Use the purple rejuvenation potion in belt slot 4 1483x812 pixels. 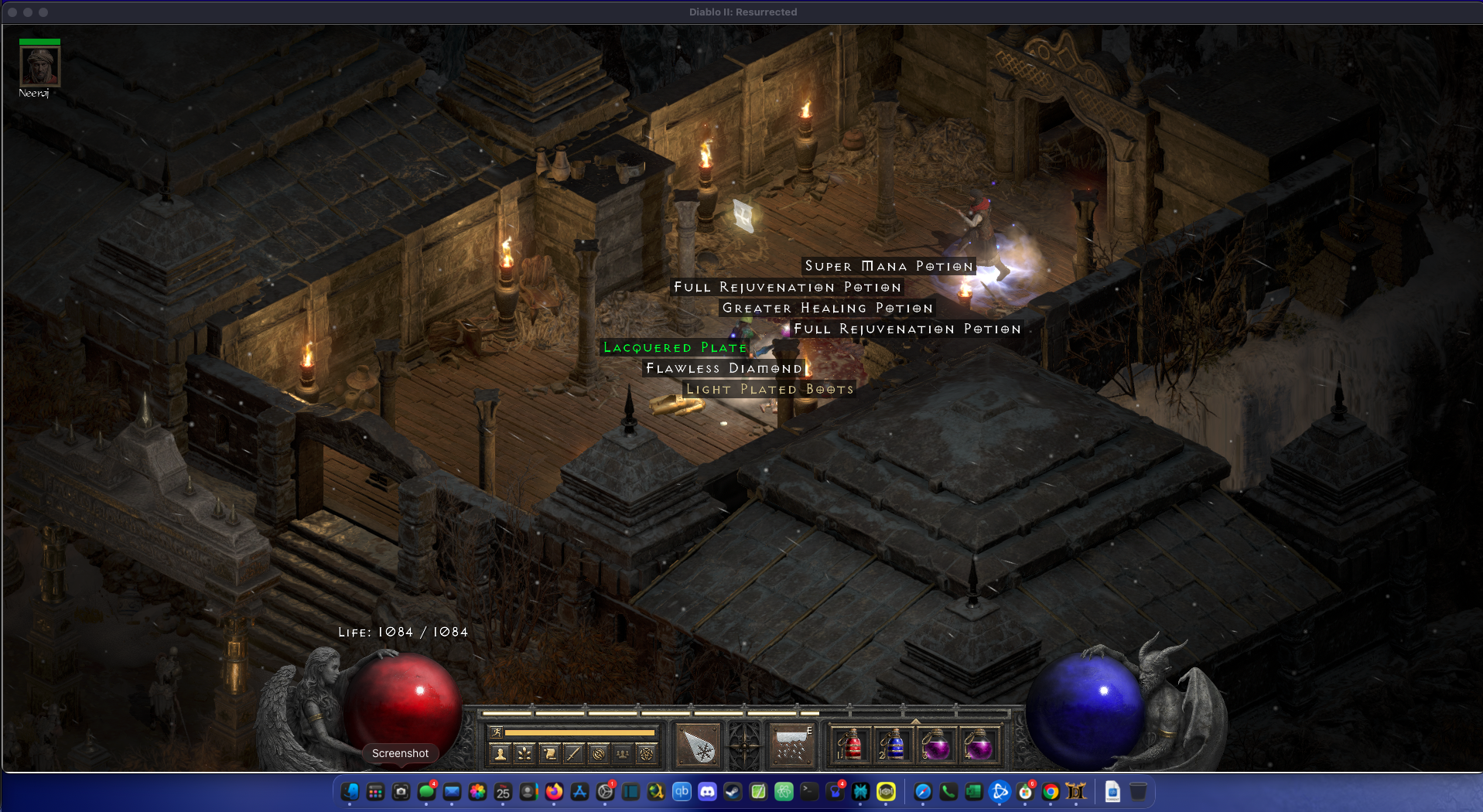[x=979, y=745]
